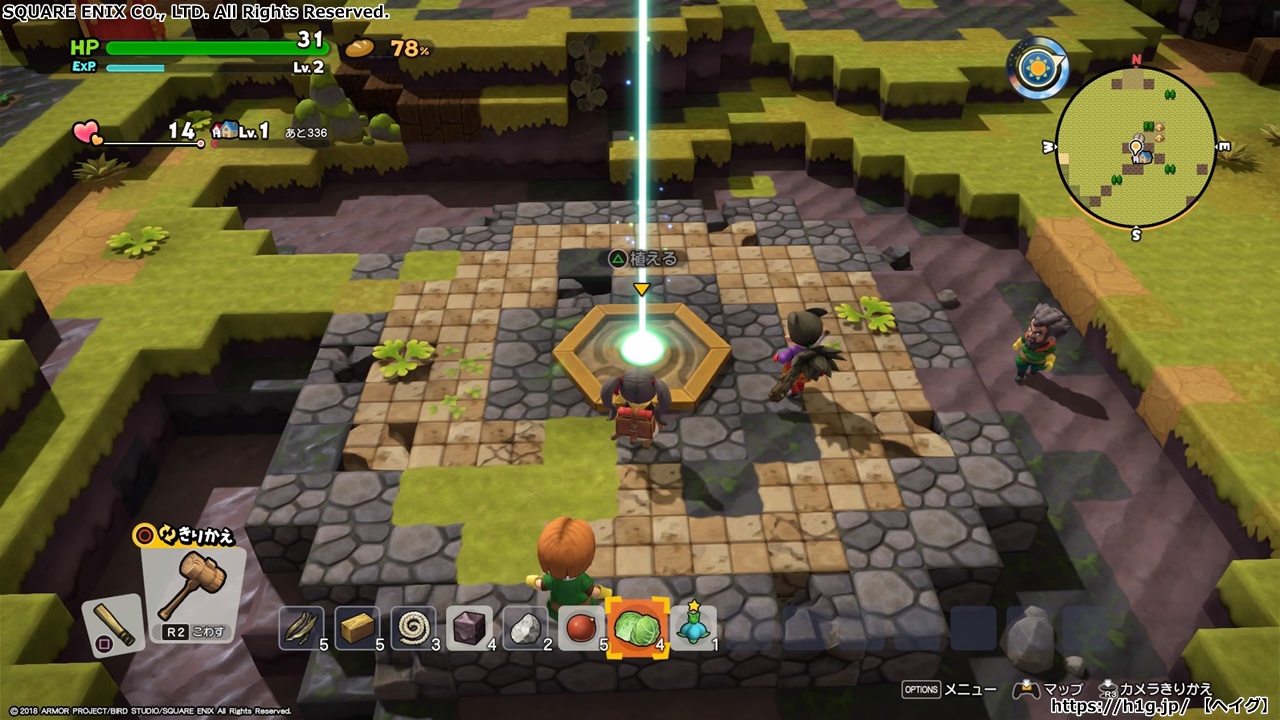
Task: Choose the dry grass hotbar slot
Action: click(302, 627)
